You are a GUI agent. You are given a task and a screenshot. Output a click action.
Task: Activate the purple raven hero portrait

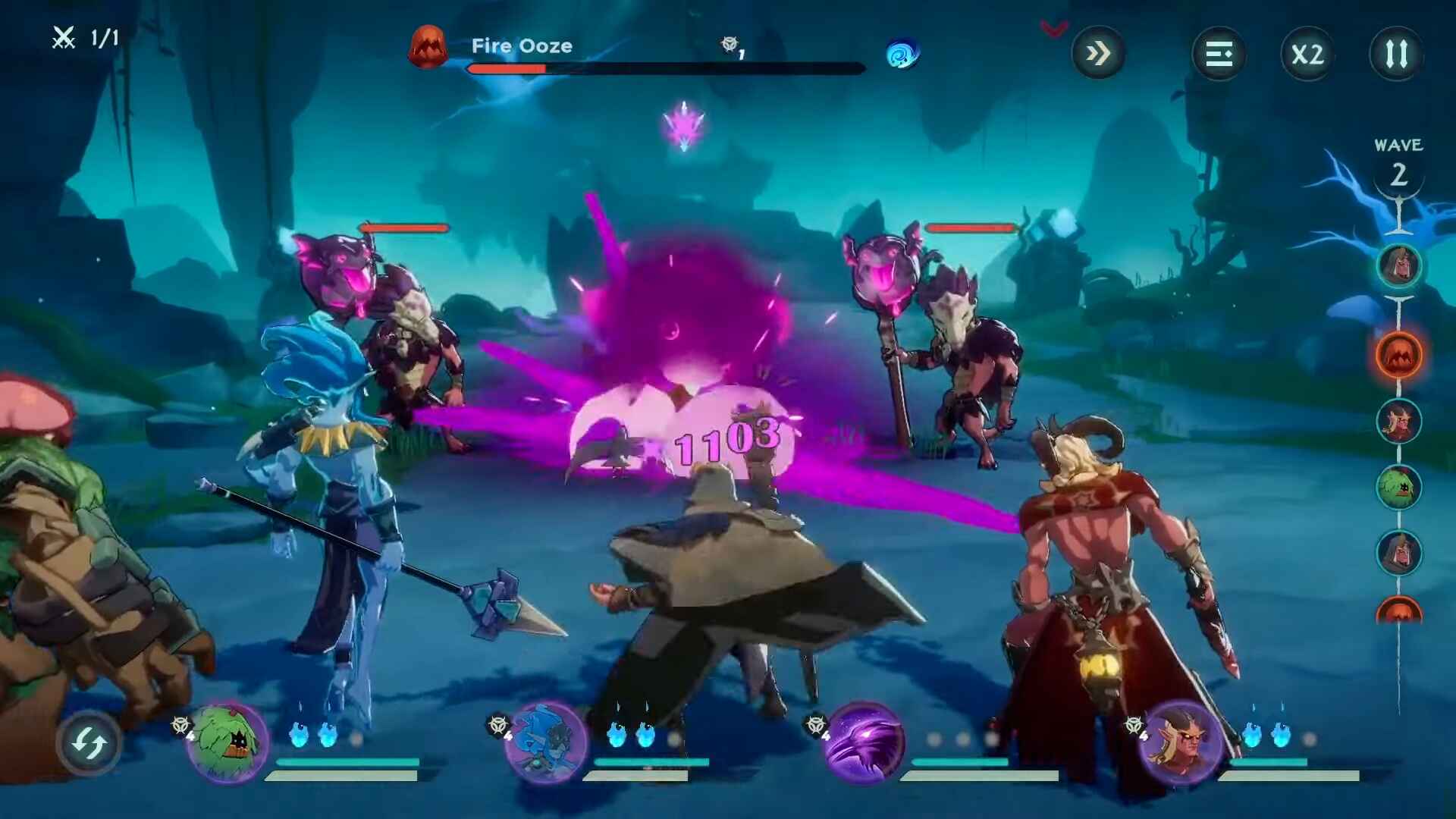point(864,742)
